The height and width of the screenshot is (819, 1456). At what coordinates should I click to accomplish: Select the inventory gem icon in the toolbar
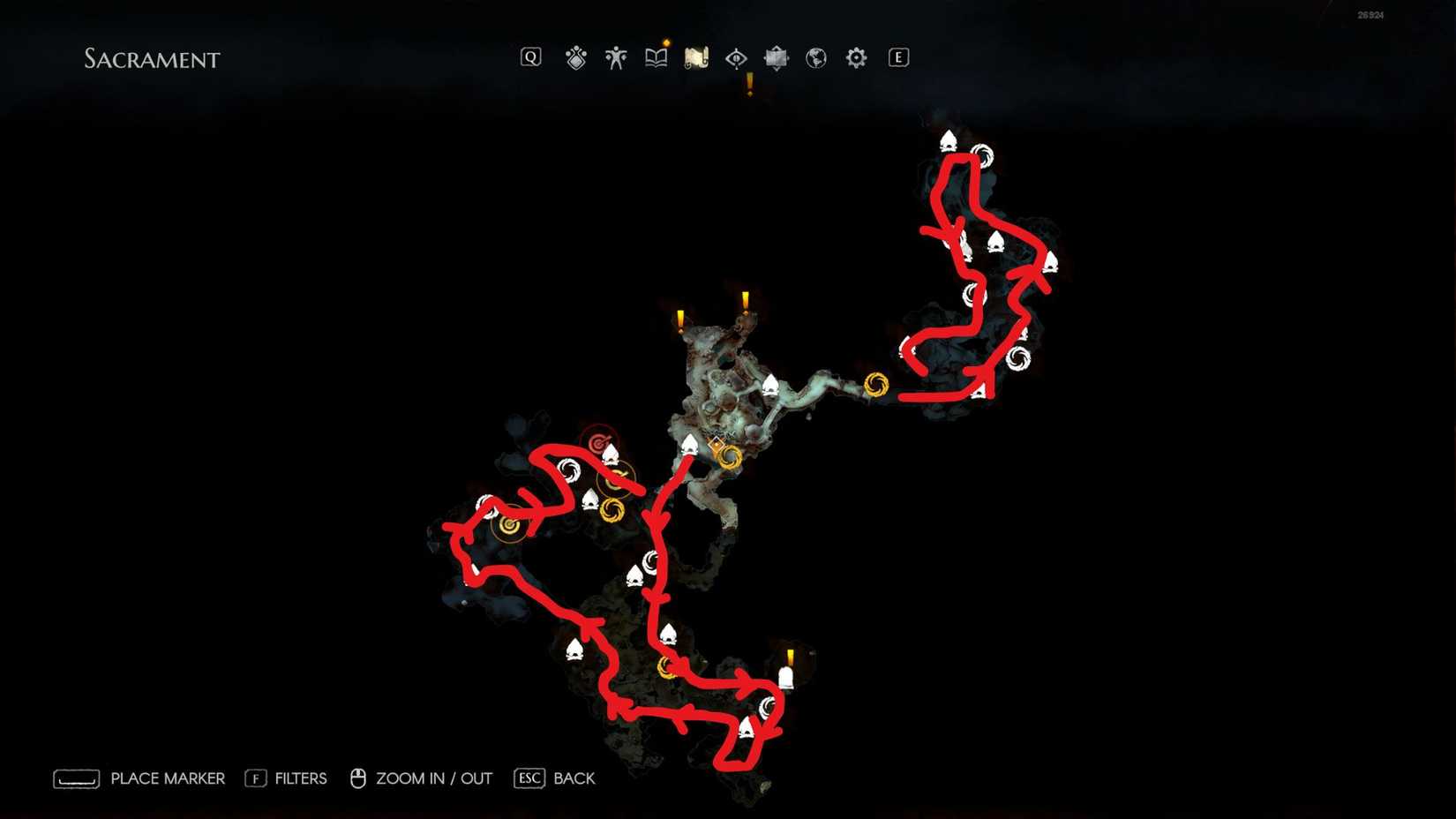tap(576, 57)
